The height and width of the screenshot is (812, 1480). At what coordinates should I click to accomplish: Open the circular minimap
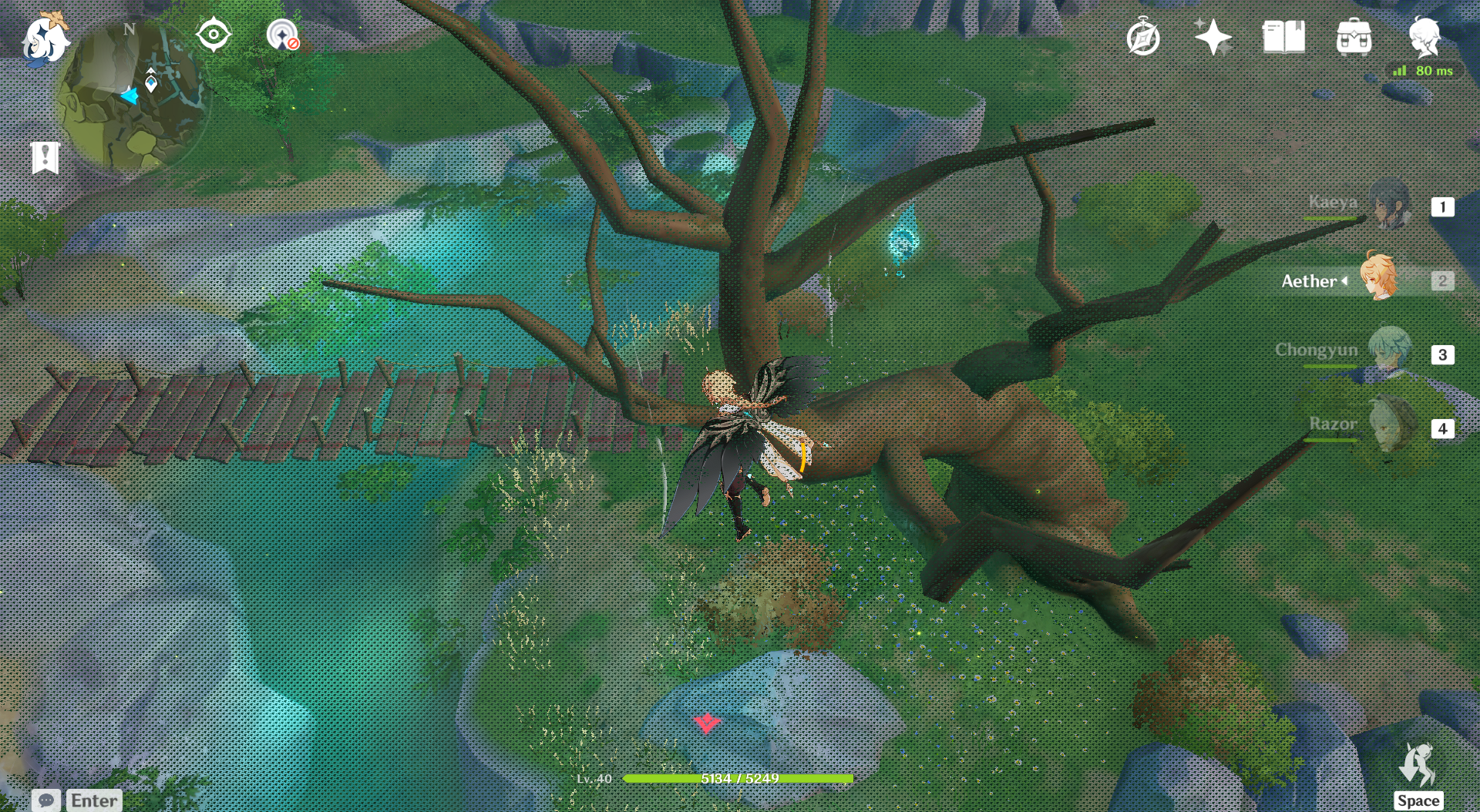131,96
